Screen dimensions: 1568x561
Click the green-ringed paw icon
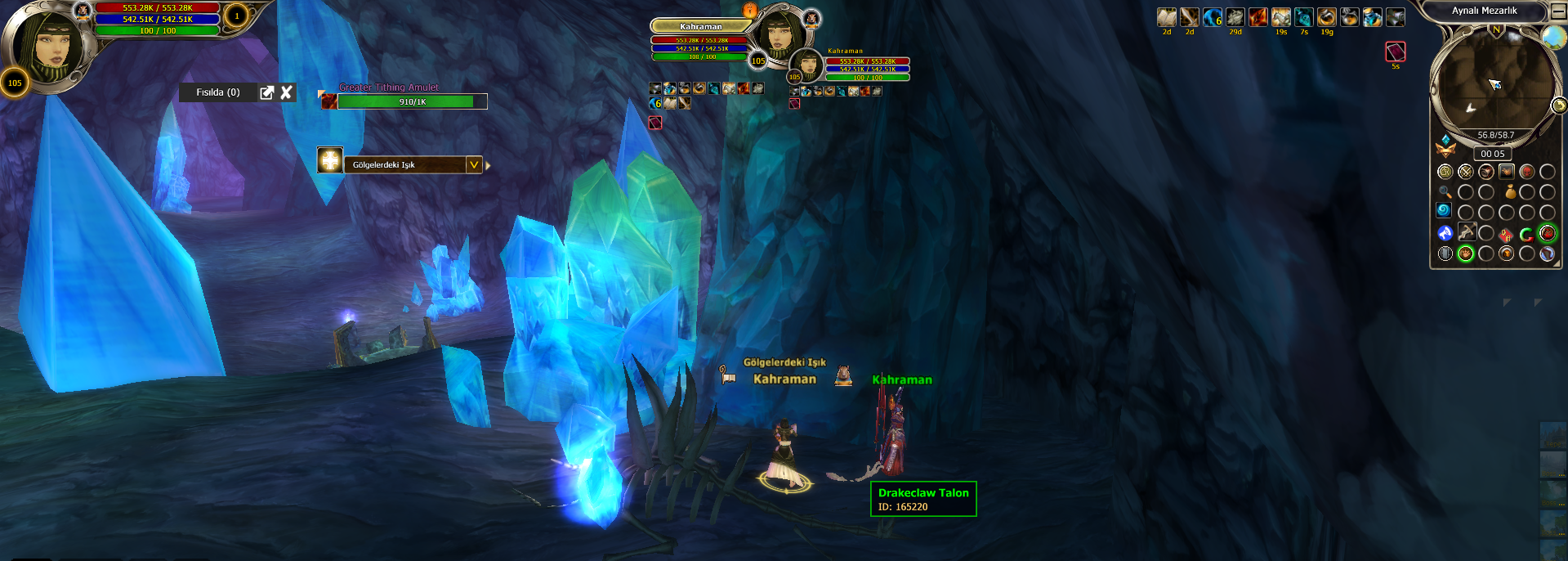point(1465,254)
